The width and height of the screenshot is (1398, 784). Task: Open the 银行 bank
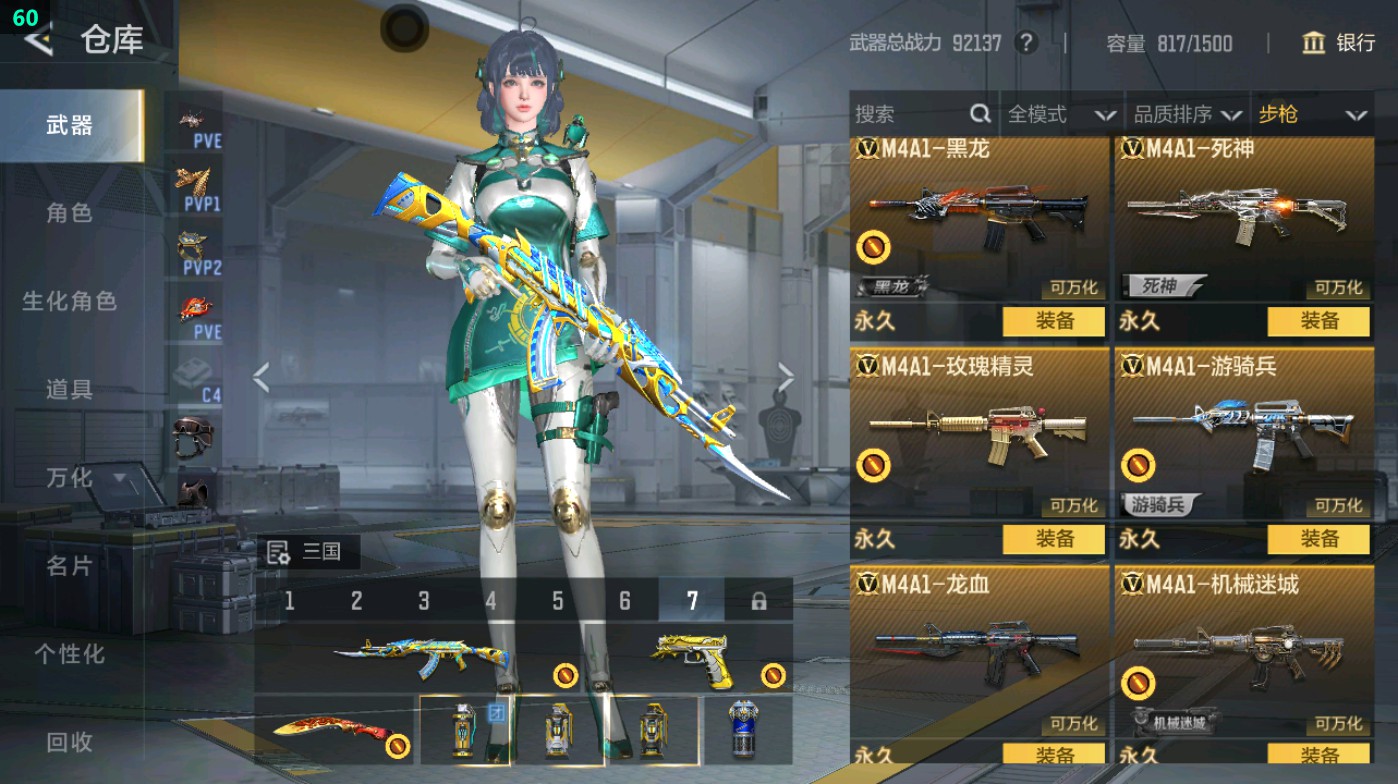[1339, 43]
